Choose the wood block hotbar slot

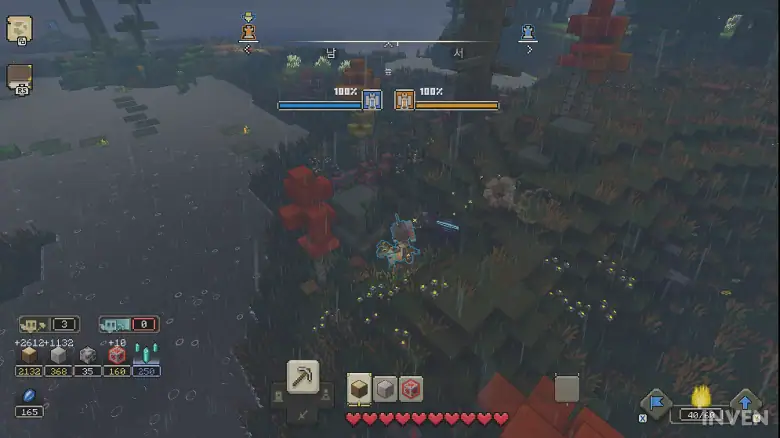pyautogui.click(x=359, y=389)
